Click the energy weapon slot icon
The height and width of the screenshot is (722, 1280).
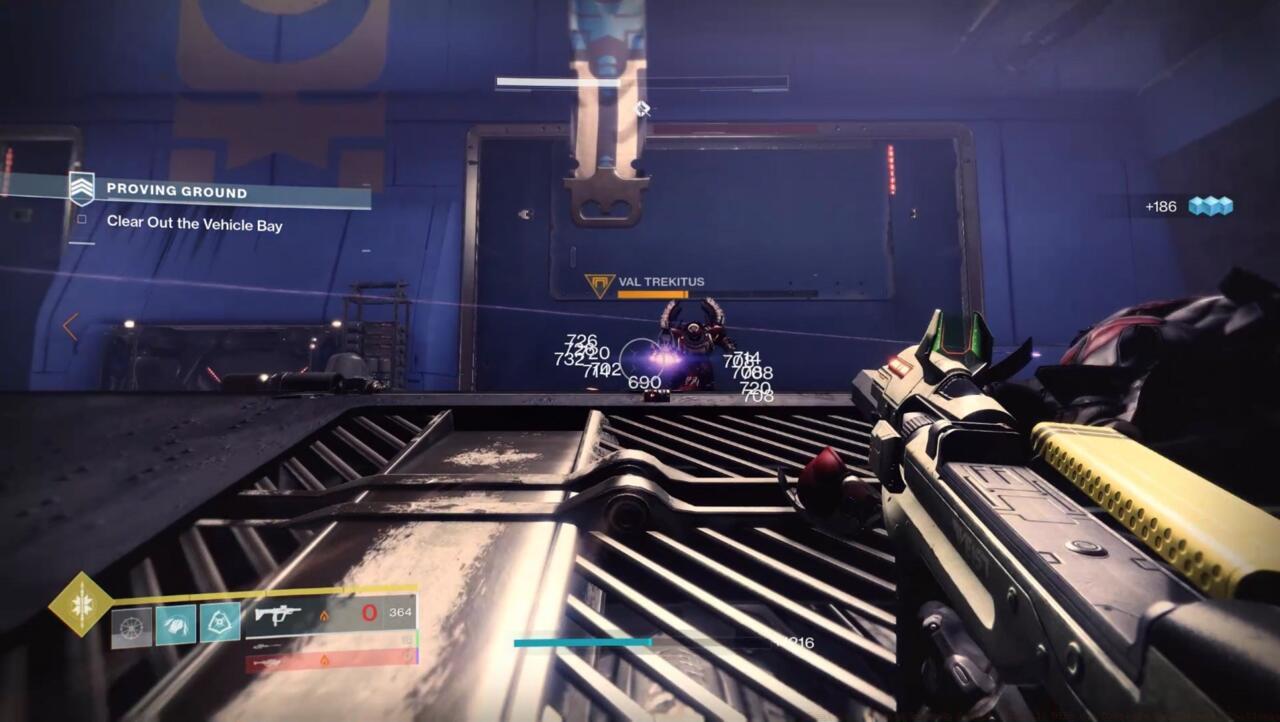266,645
